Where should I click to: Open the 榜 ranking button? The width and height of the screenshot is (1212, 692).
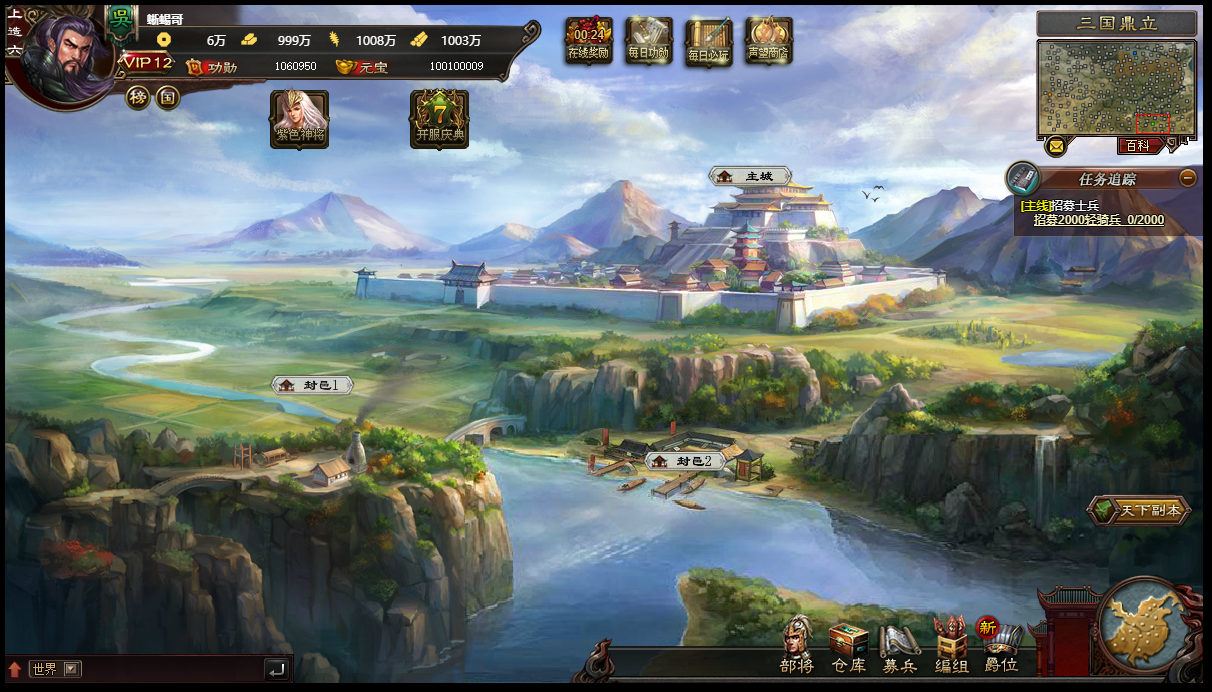tap(138, 97)
